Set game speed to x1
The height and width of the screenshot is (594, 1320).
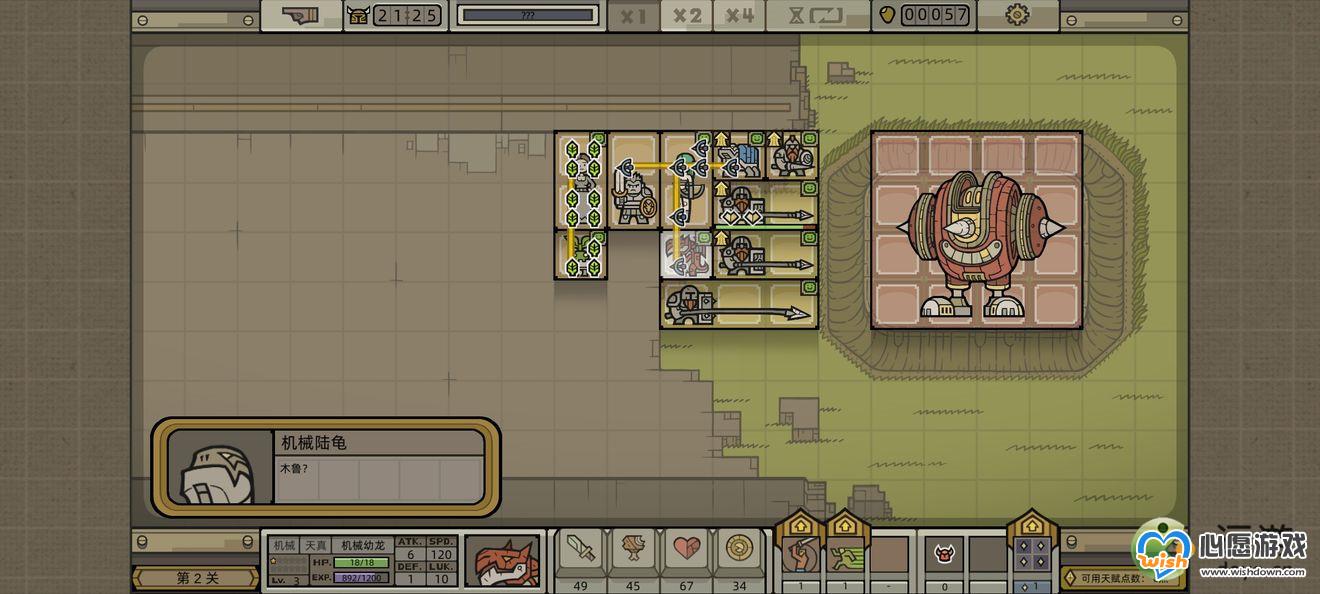632,16
